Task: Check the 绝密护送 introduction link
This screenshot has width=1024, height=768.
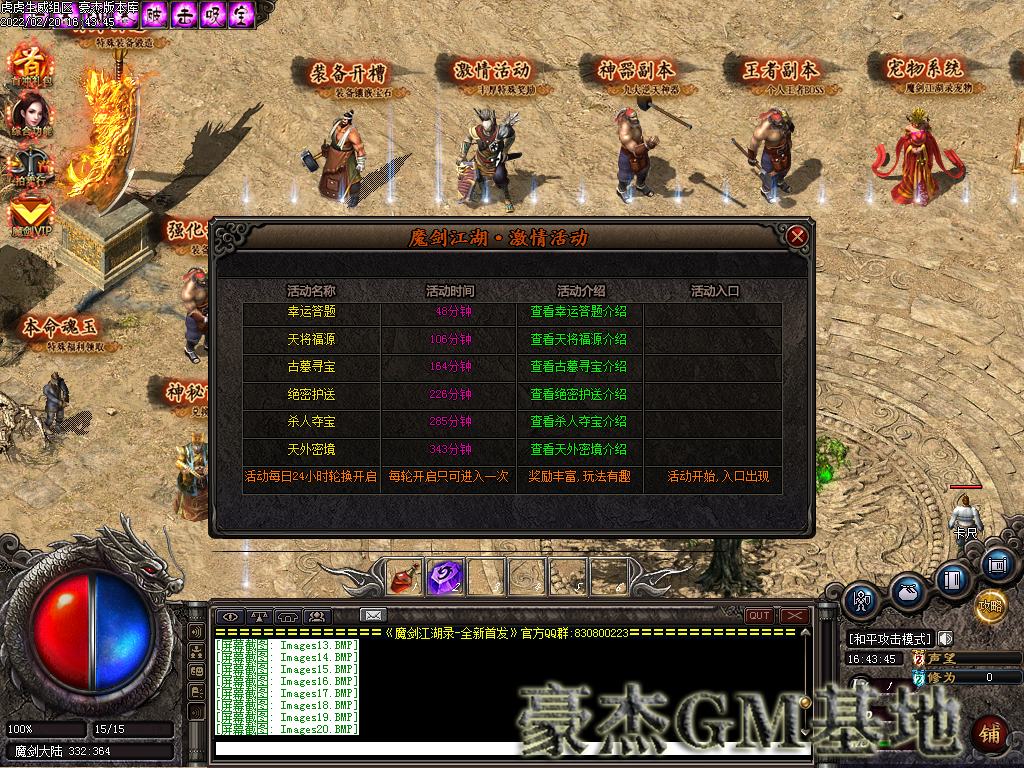Action: pyautogui.click(x=579, y=395)
